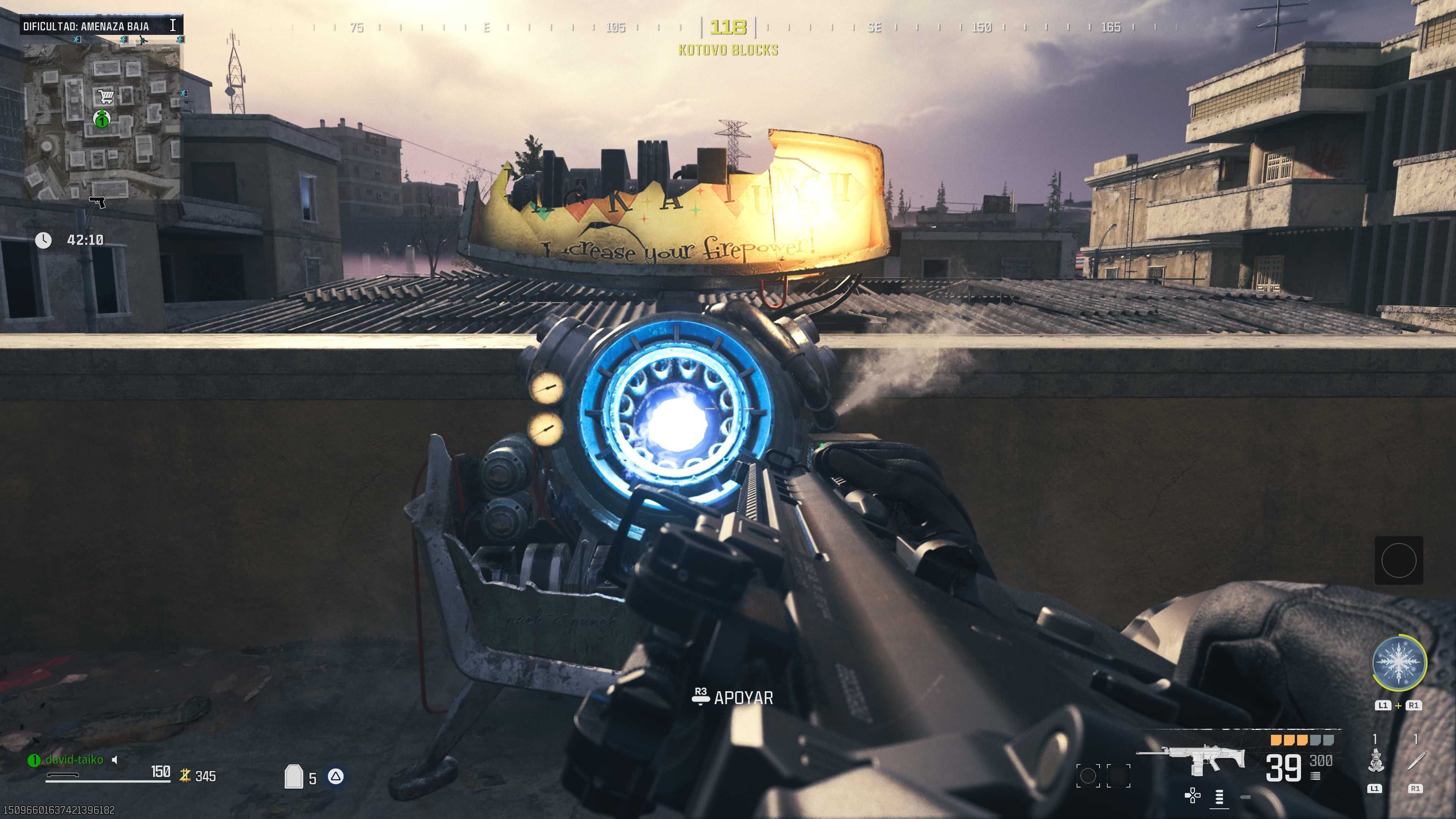Viewport: 1456px width, 819px height.
Task: Open the buy station cart icon on the minimap
Action: point(105,96)
